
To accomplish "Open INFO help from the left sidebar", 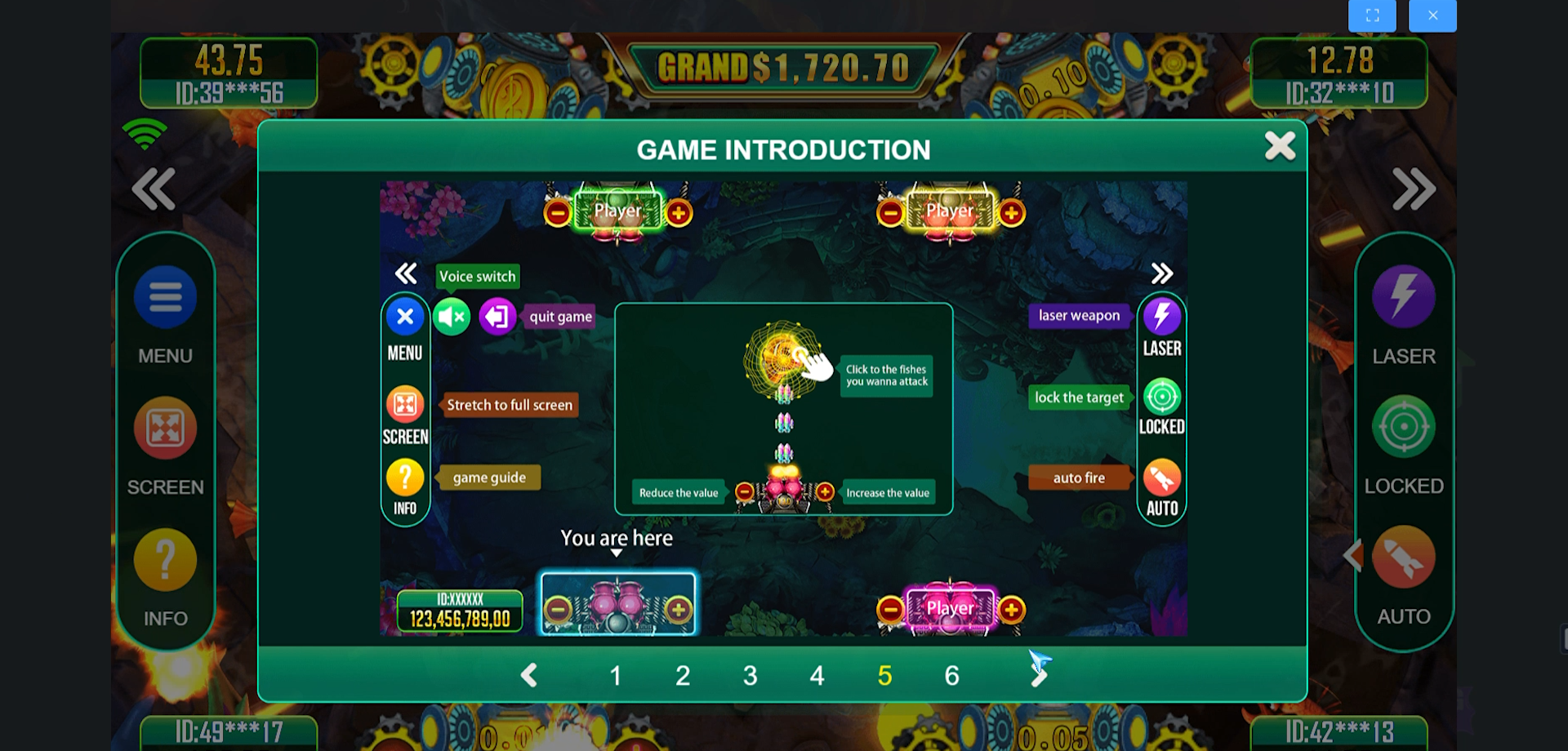I will (165, 559).
